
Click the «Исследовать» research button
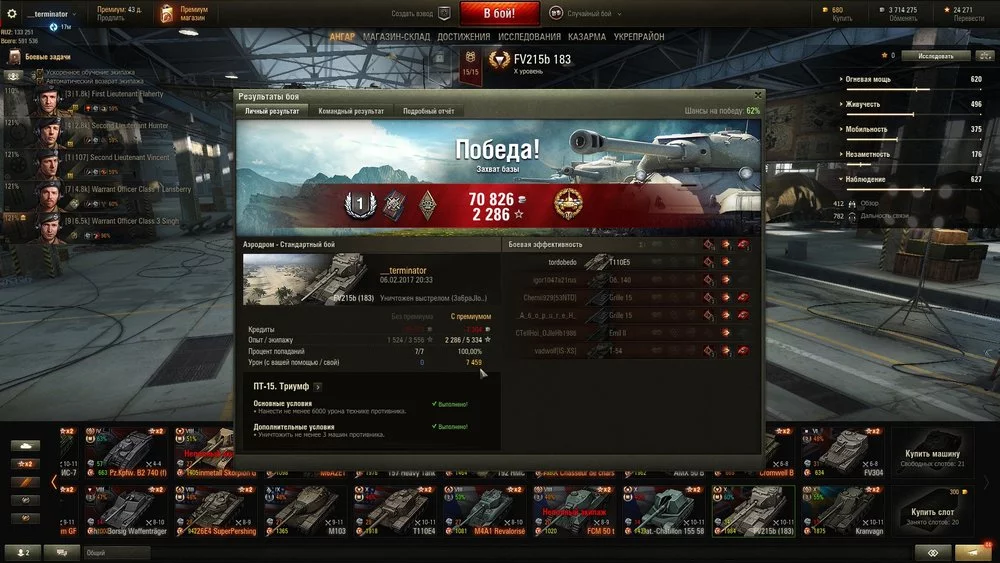pos(936,56)
